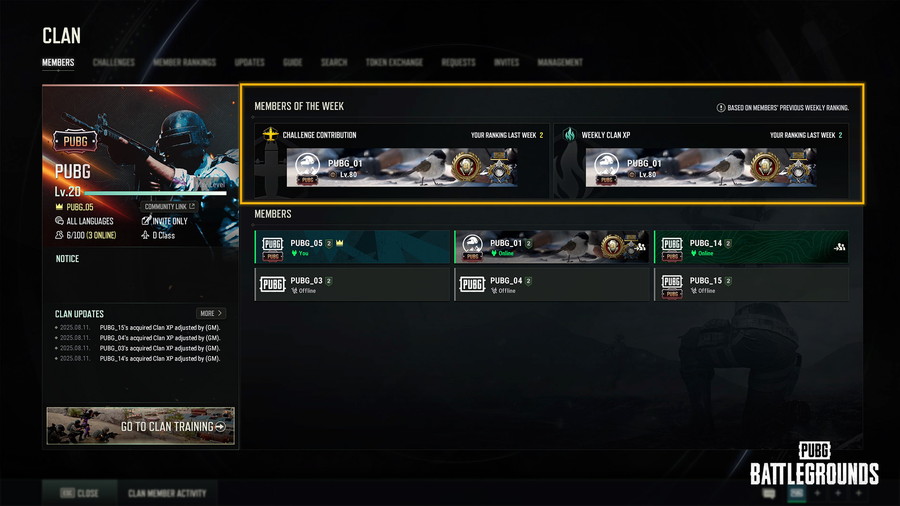Select offline member PUBG_15
The image size is (900, 506).
751,285
